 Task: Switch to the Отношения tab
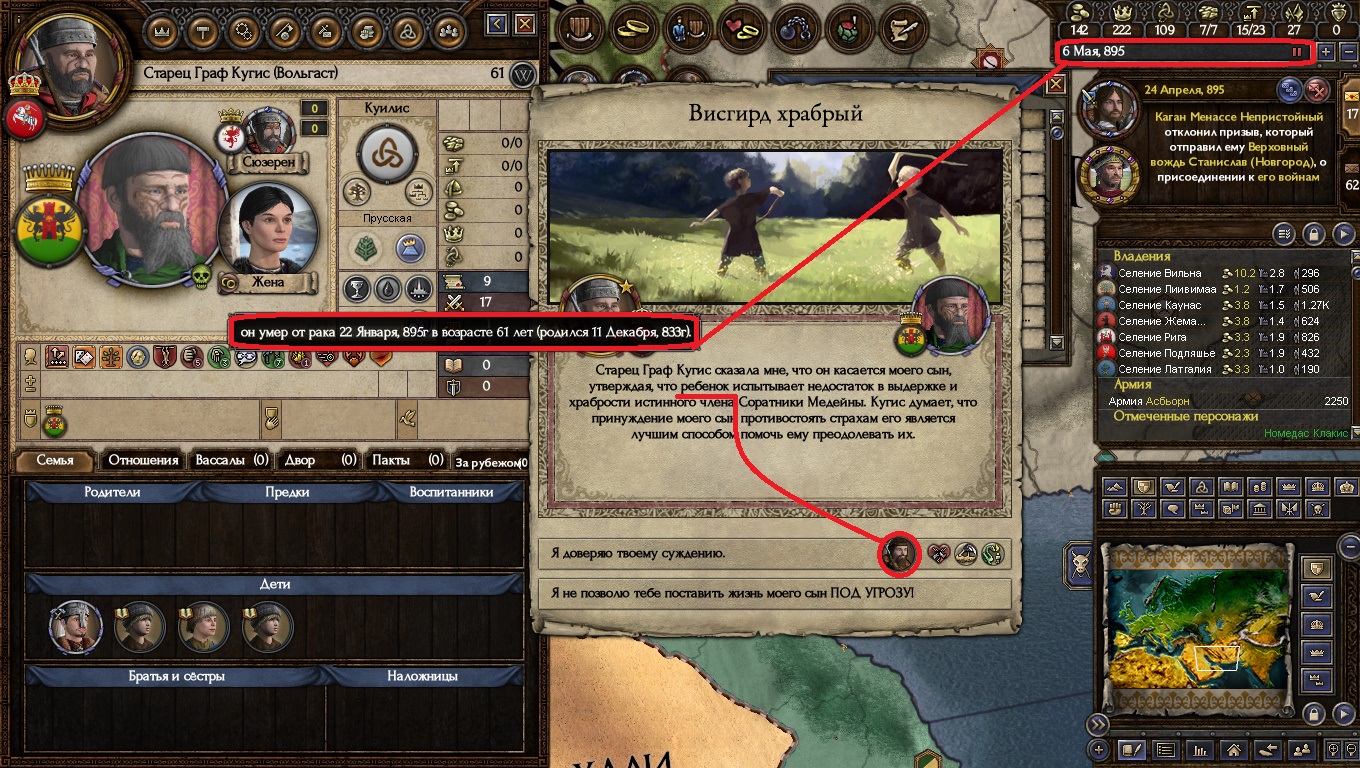tap(143, 460)
